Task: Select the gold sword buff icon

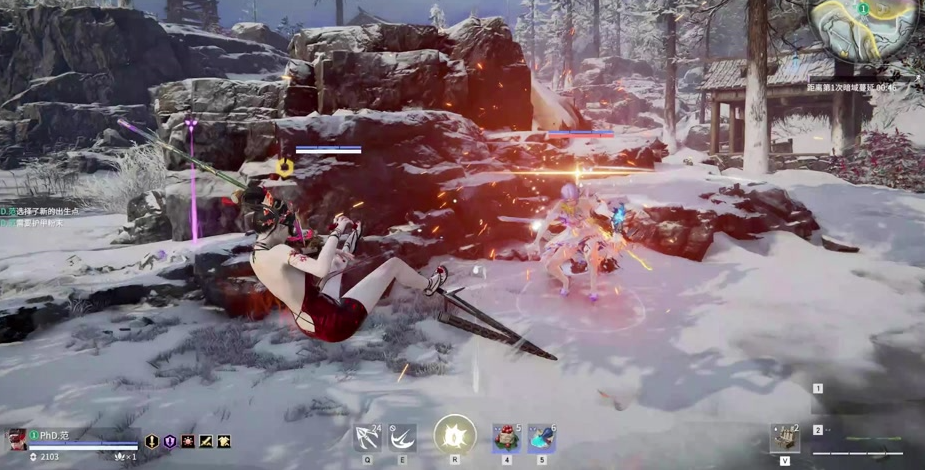Action: pyautogui.click(x=152, y=441)
